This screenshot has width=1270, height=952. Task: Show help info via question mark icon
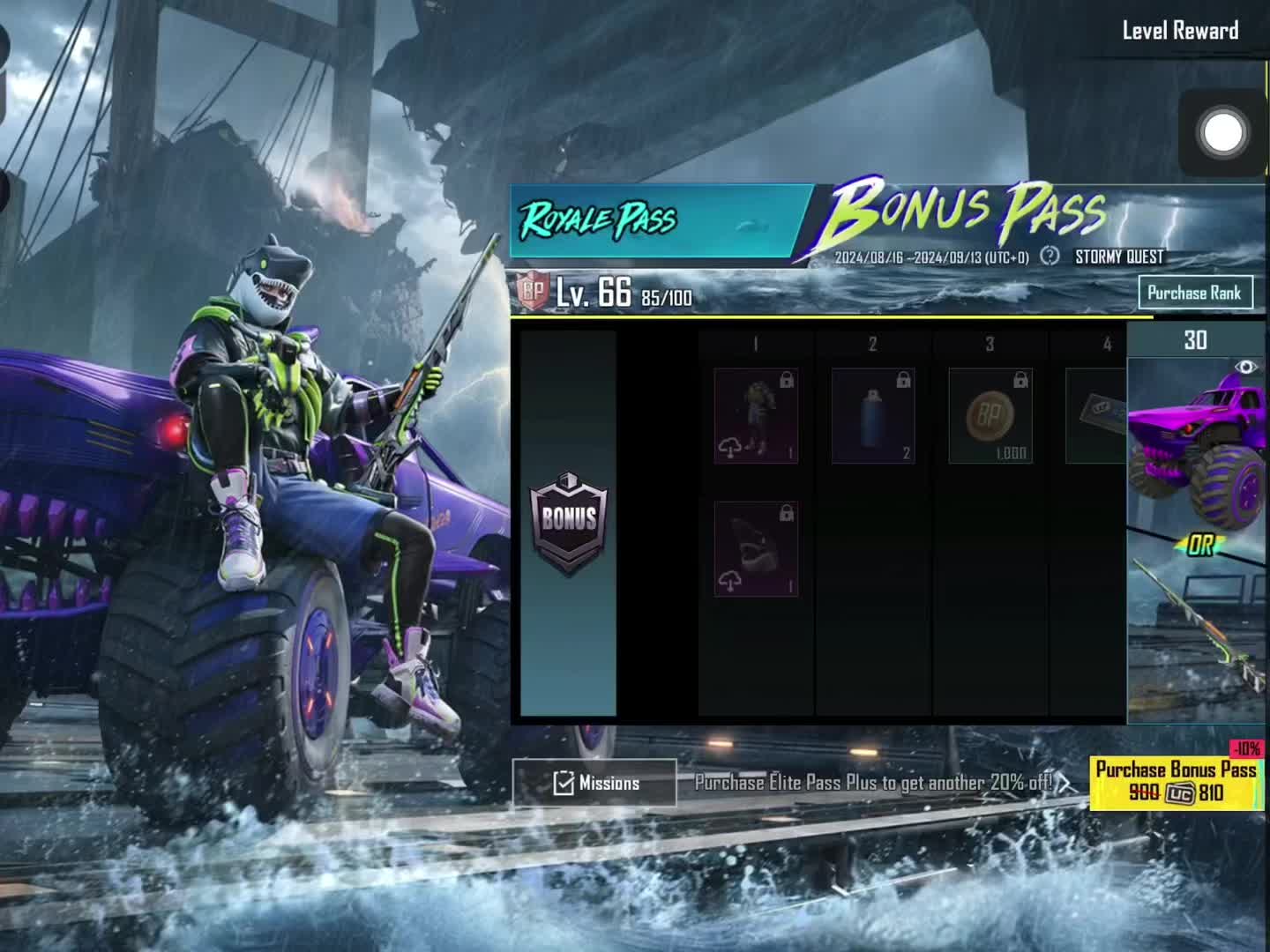click(x=1050, y=257)
